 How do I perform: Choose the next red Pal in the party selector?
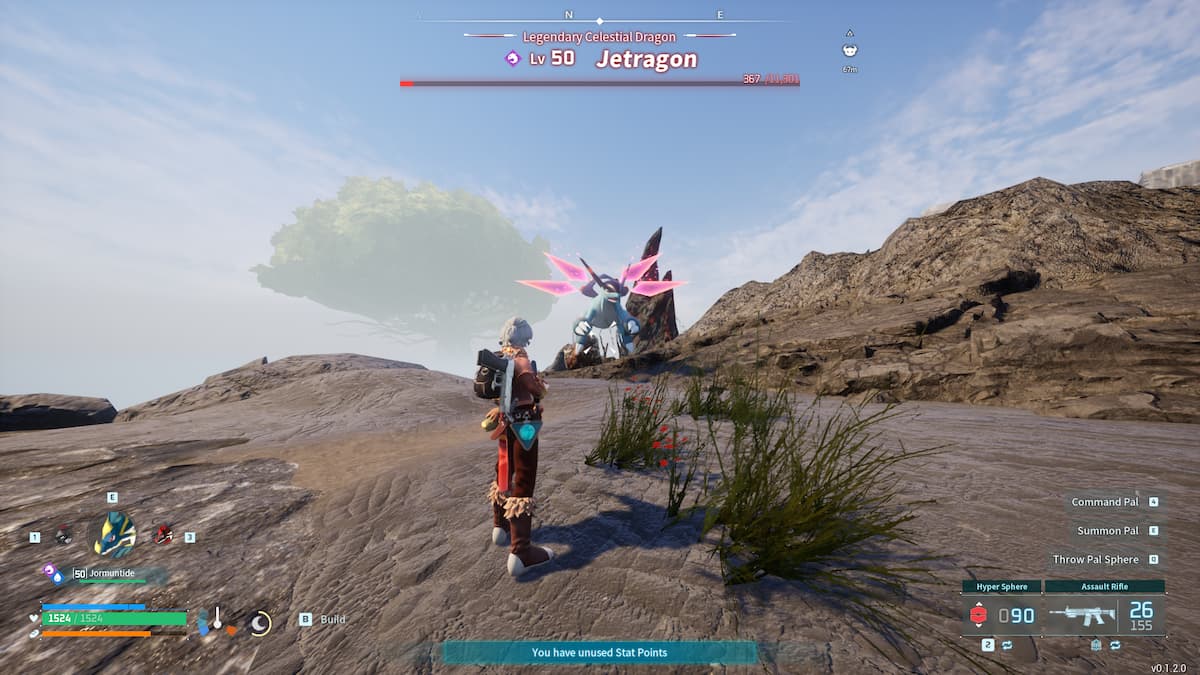point(163,536)
